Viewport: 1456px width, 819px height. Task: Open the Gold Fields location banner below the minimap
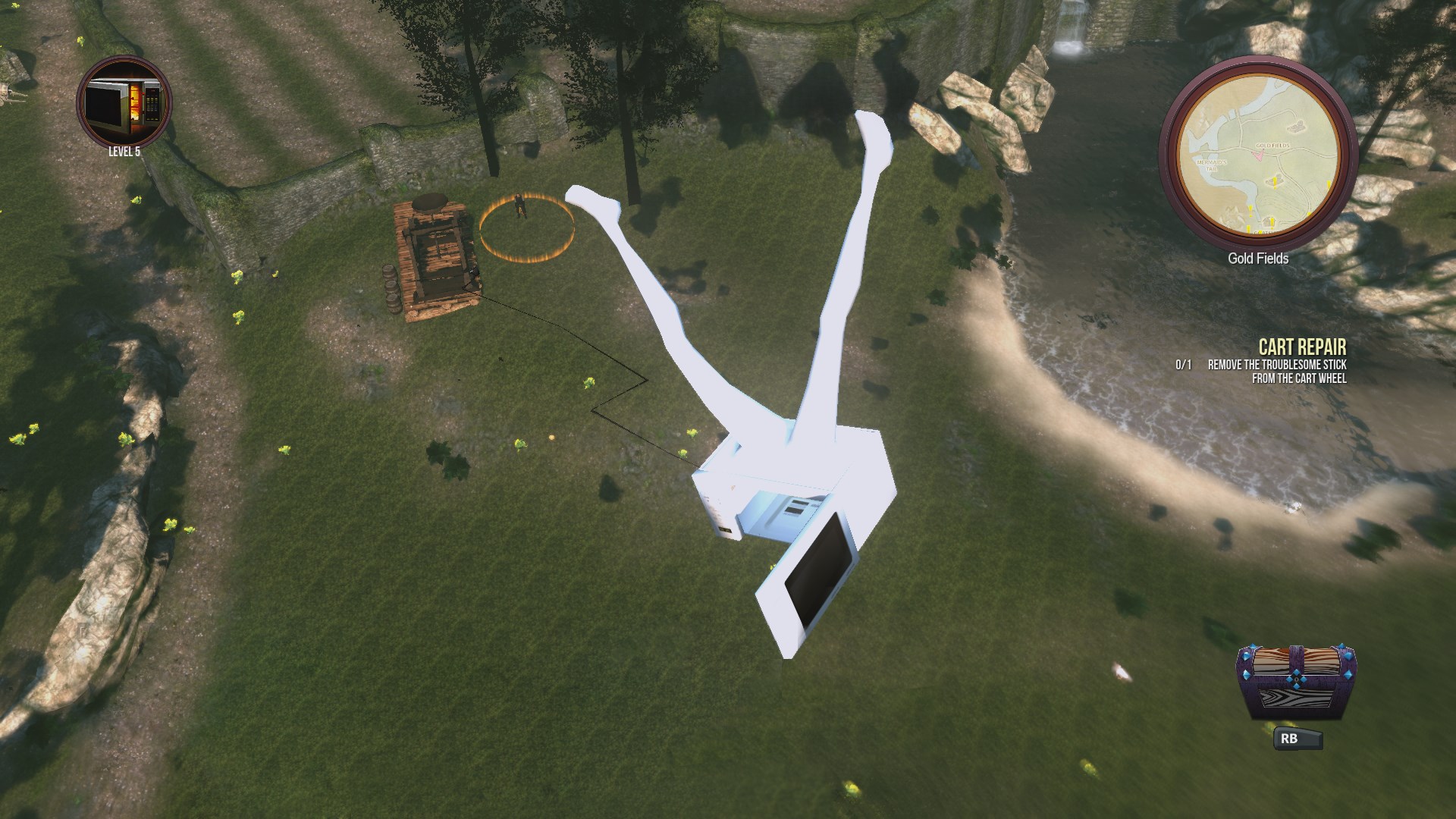pyautogui.click(x=1258, y=258)
